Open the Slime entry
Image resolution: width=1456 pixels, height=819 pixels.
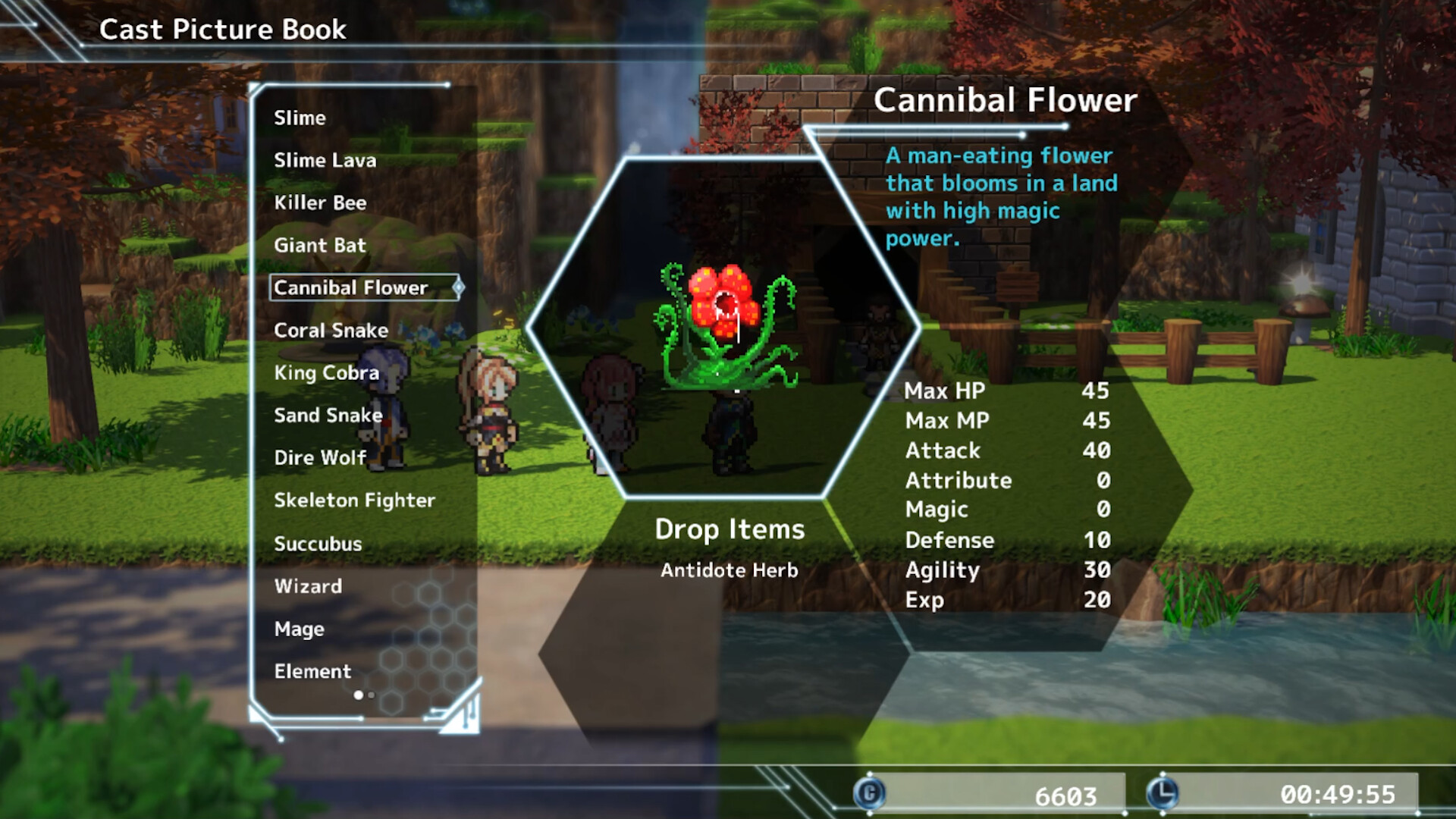pyautogui.click(x=300, y=118)
